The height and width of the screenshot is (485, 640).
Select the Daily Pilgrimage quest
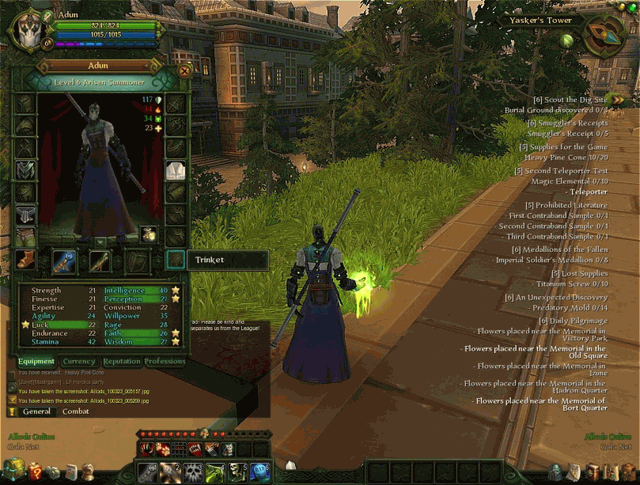570,320
